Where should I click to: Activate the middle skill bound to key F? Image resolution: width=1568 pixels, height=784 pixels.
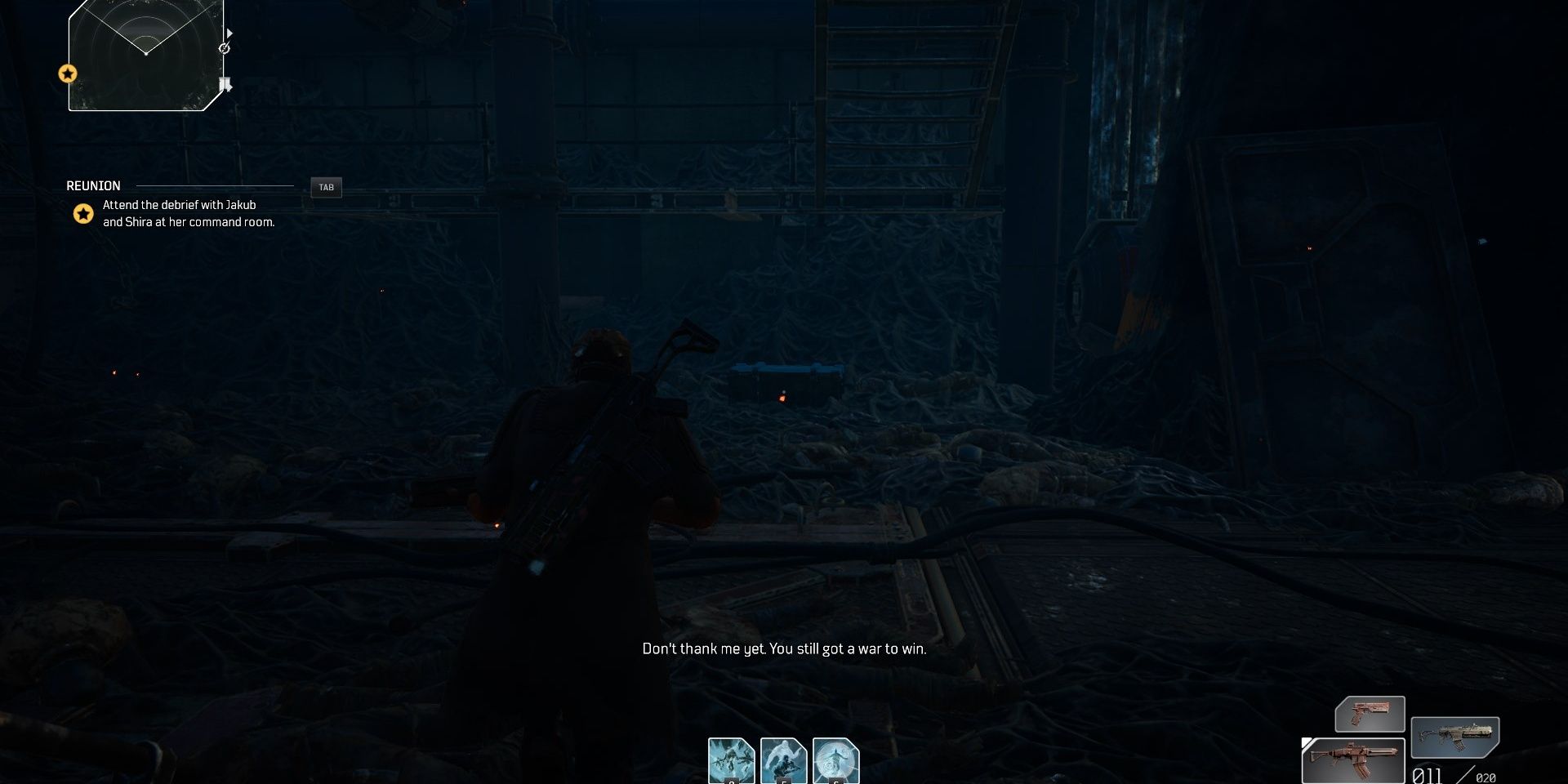tap(784, 759)
